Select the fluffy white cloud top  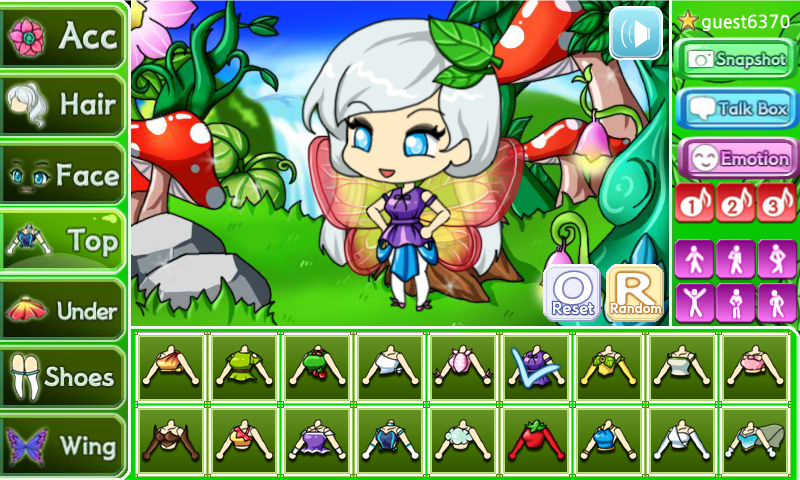[x=463, y=440]
